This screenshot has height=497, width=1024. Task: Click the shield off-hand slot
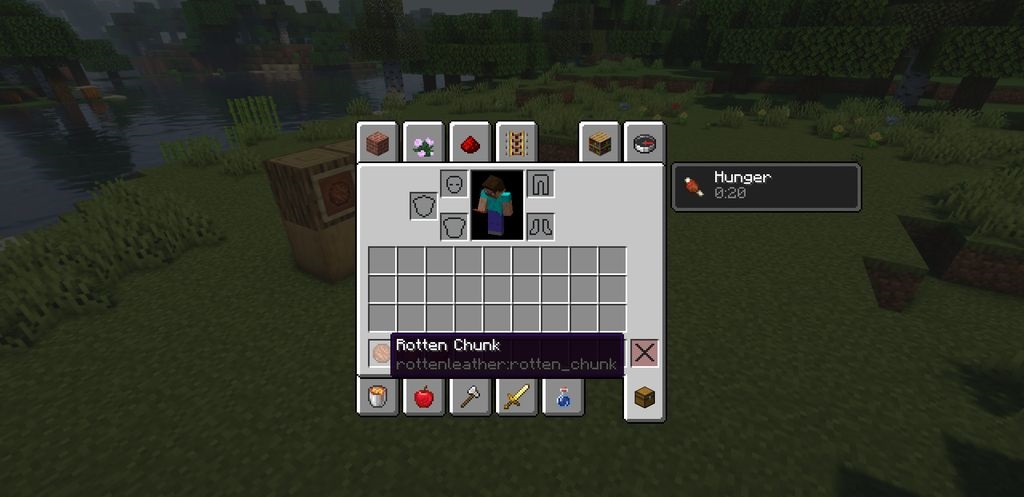pos(423,206)
